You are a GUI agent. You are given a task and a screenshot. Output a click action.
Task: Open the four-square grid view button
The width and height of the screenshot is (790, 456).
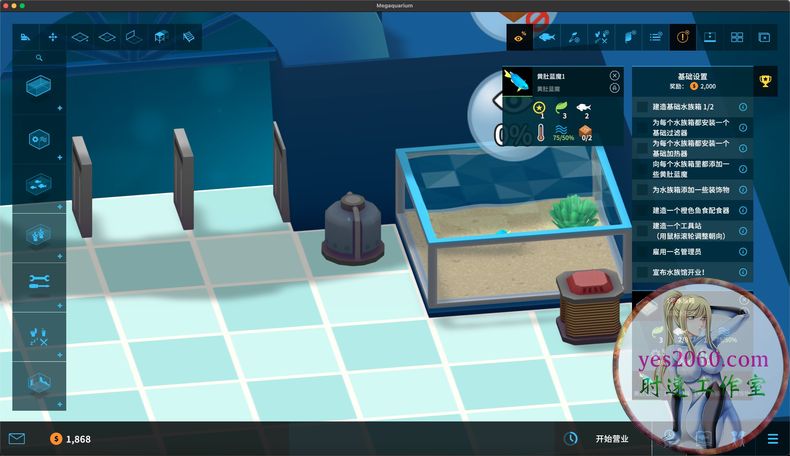click(x=737, y=38)
